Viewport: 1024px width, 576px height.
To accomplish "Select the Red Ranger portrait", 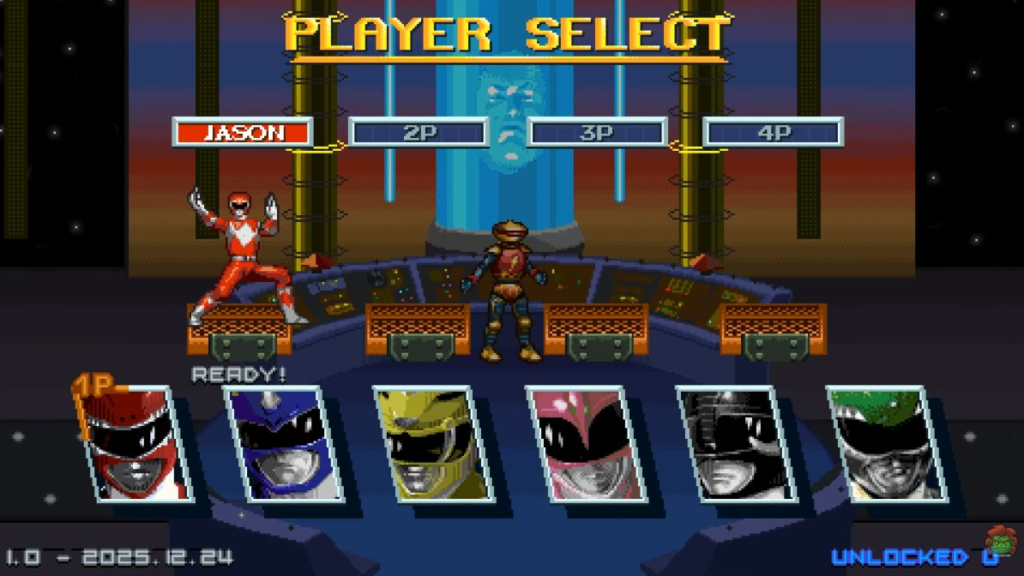I will (x=137, y=444).
